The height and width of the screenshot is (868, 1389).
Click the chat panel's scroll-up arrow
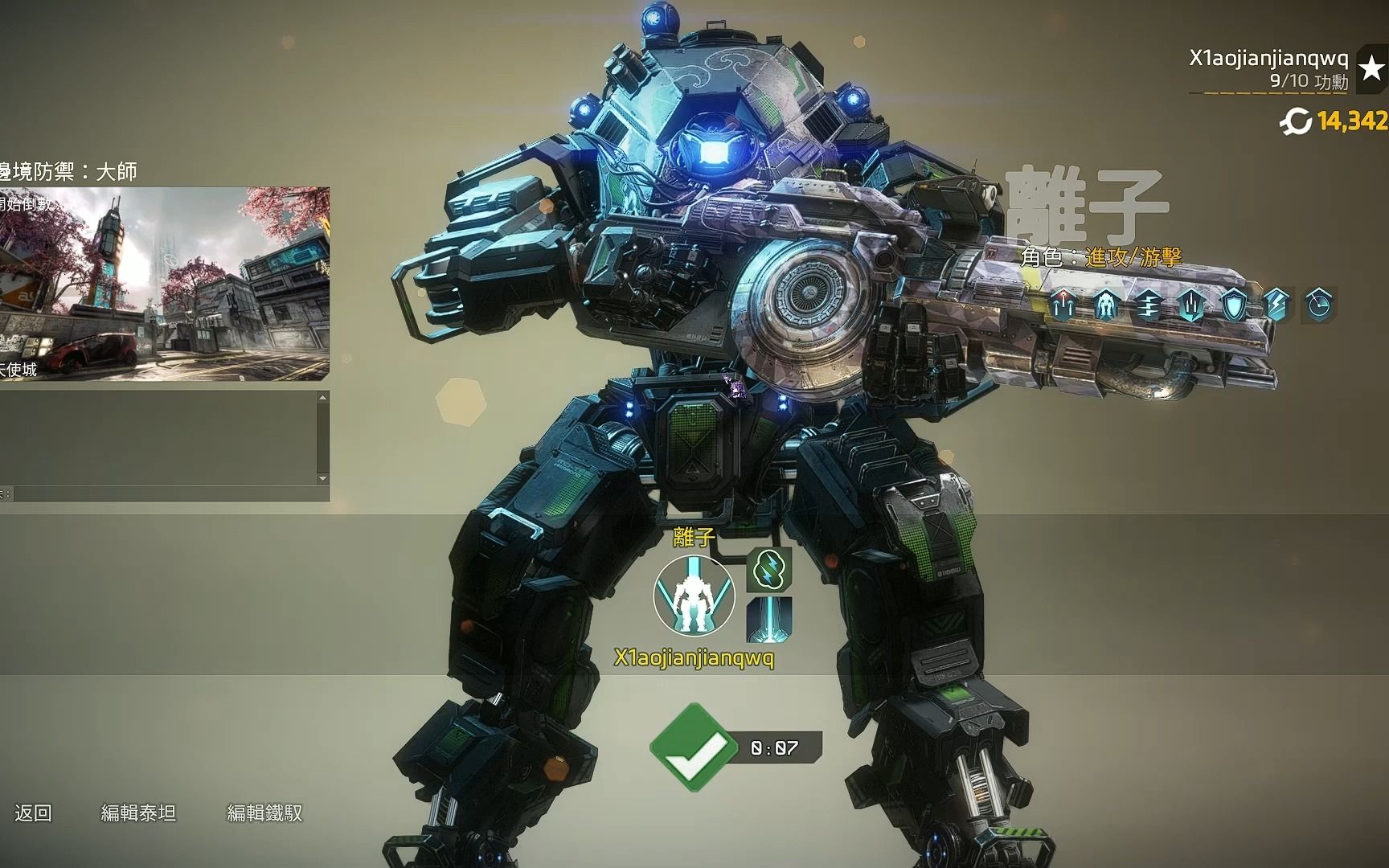coord(322,398)
